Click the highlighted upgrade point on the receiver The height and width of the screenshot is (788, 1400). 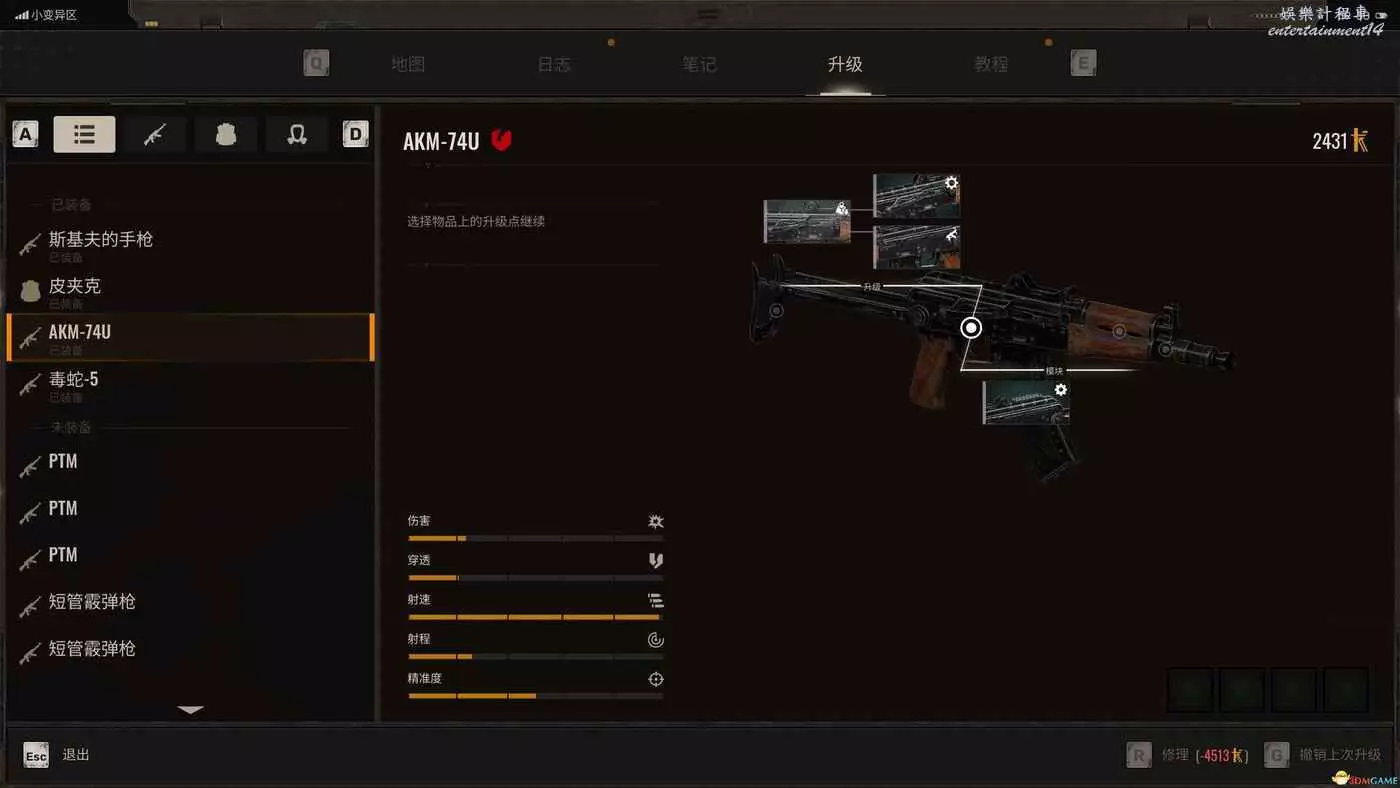971,328
